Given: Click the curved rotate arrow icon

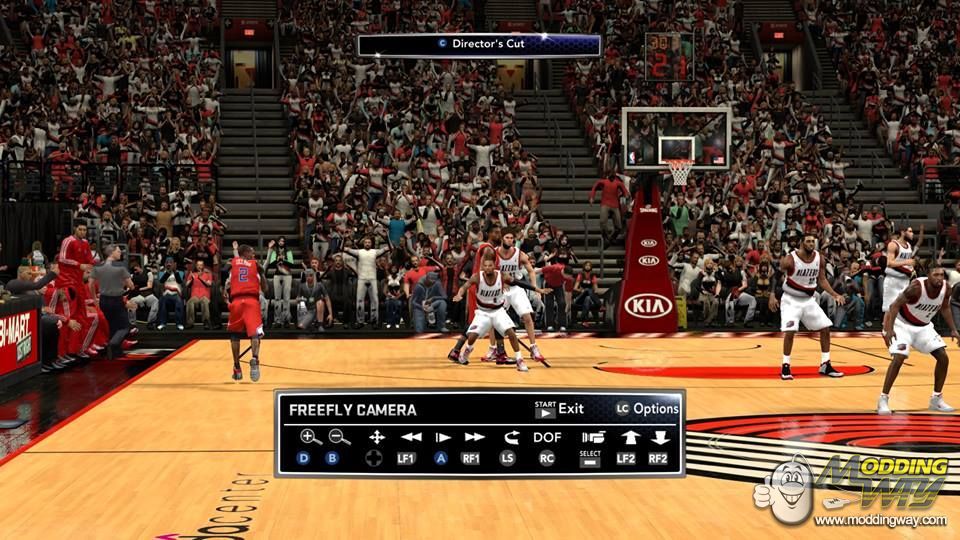Looking at the screenshot, I should (x=511, y=437).
